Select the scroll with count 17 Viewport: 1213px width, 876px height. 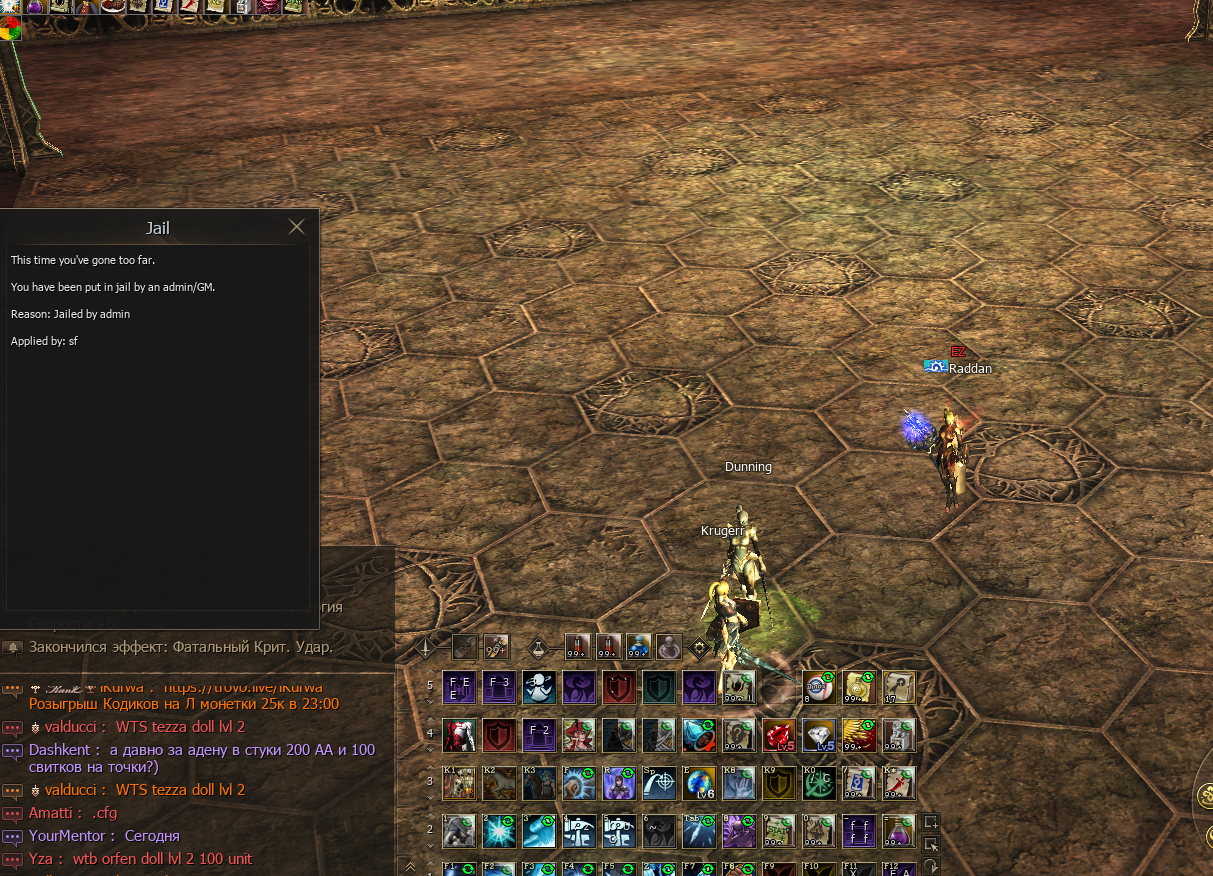(898, 687)
